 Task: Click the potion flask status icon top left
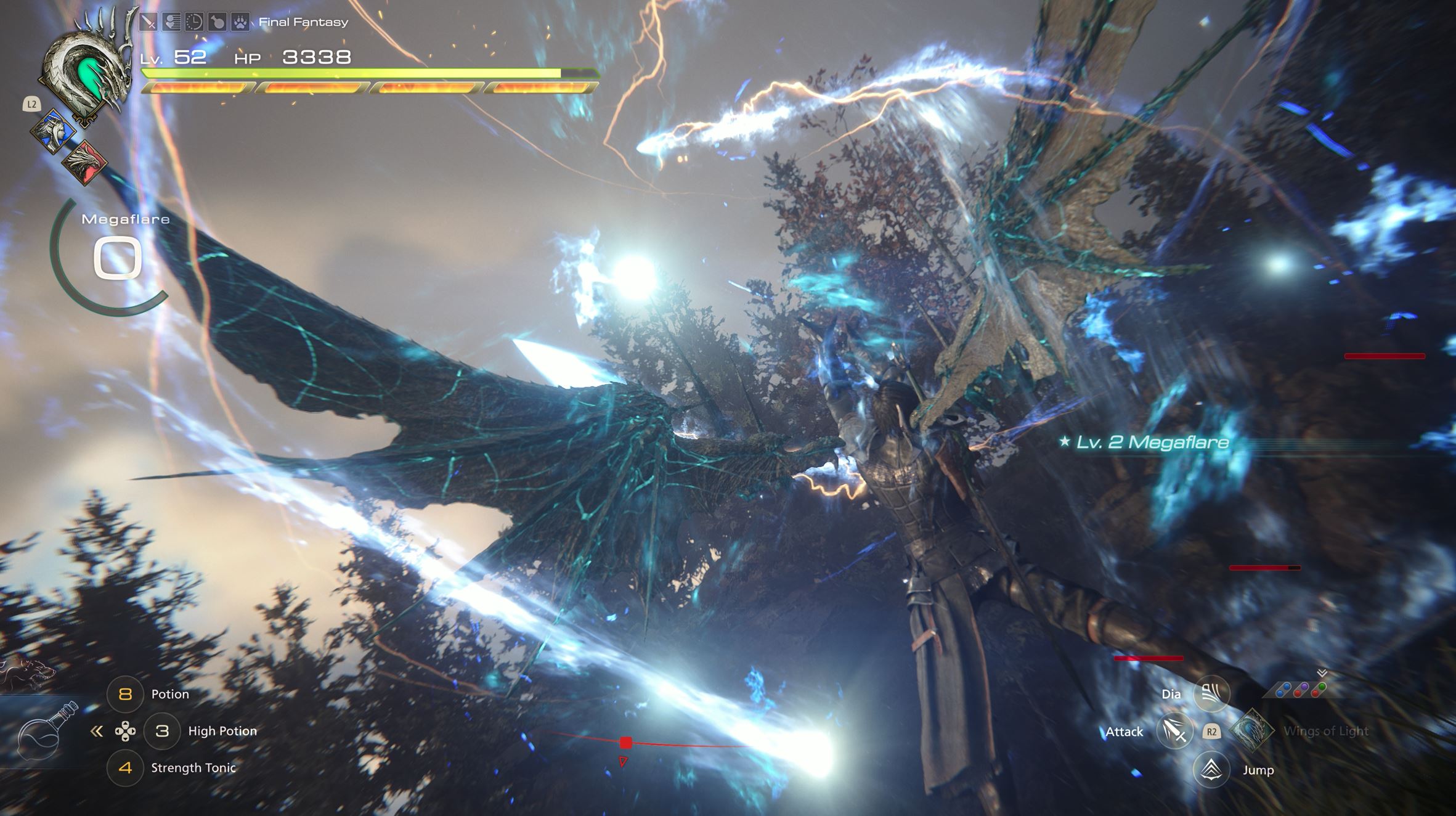217,22
